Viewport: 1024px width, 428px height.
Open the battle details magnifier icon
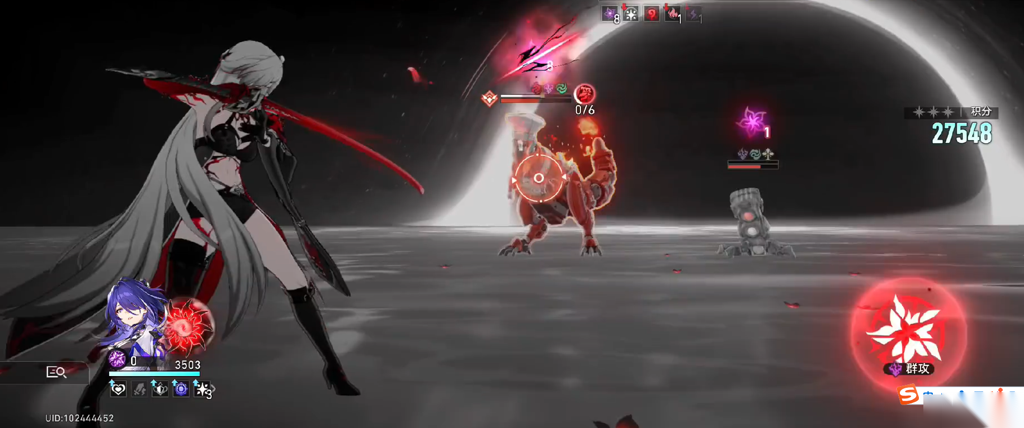point(56,372)
